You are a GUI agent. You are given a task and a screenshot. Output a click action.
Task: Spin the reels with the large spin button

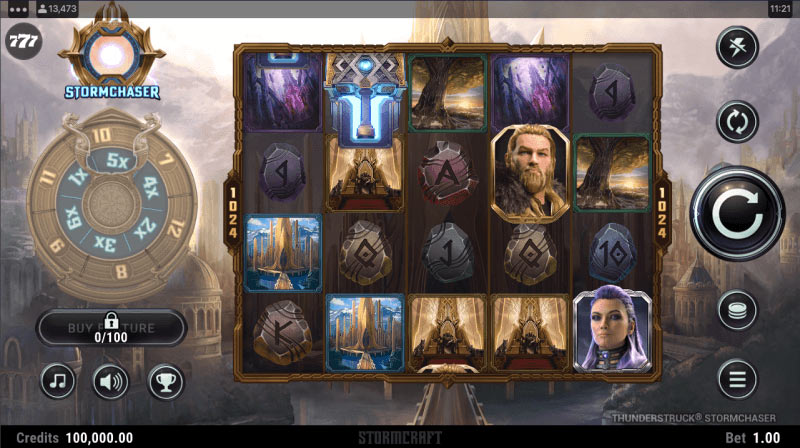tap(738, 213)
